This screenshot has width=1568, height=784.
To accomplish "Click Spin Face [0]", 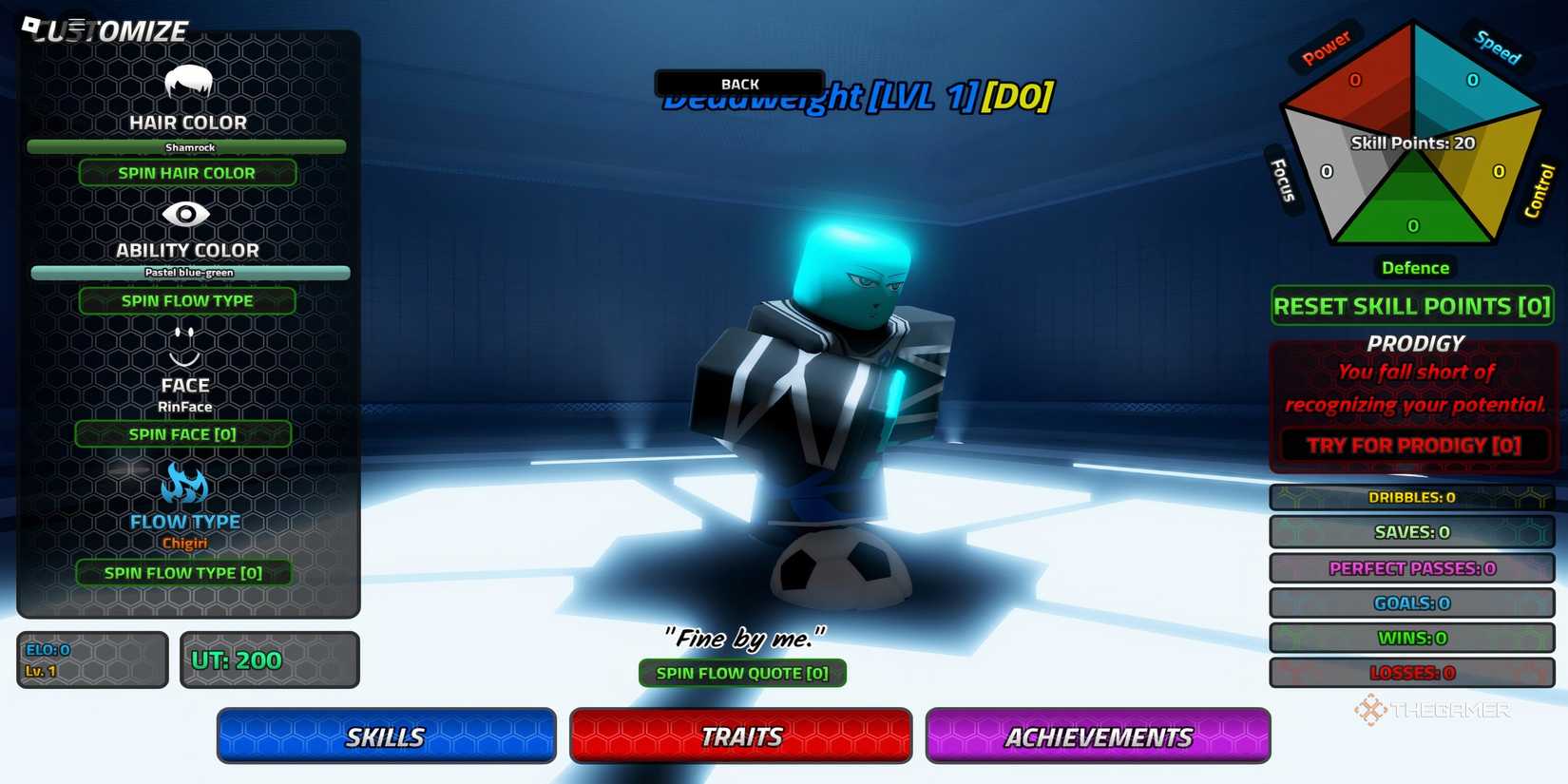I will click(184, 434).
